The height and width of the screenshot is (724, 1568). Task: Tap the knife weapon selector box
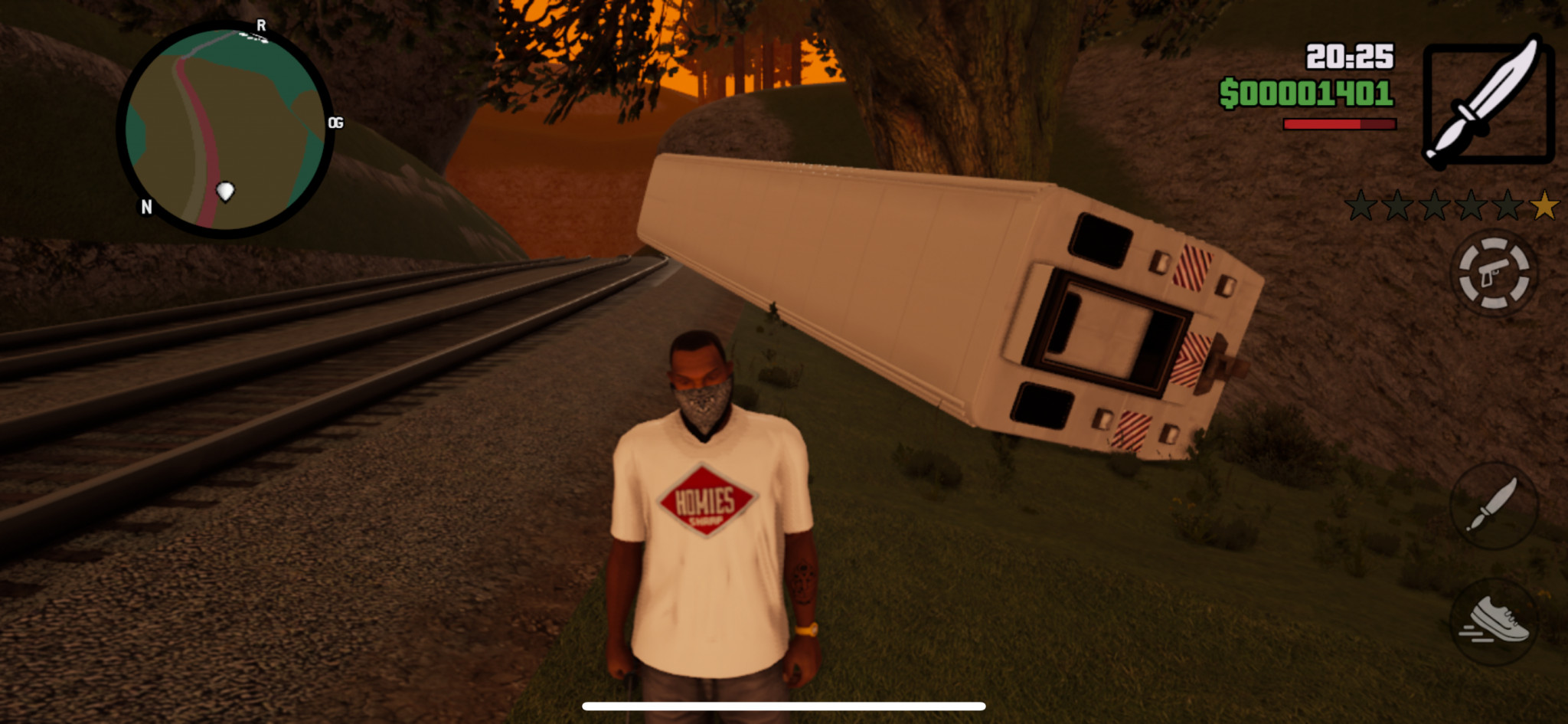[x=1488, y=103]
